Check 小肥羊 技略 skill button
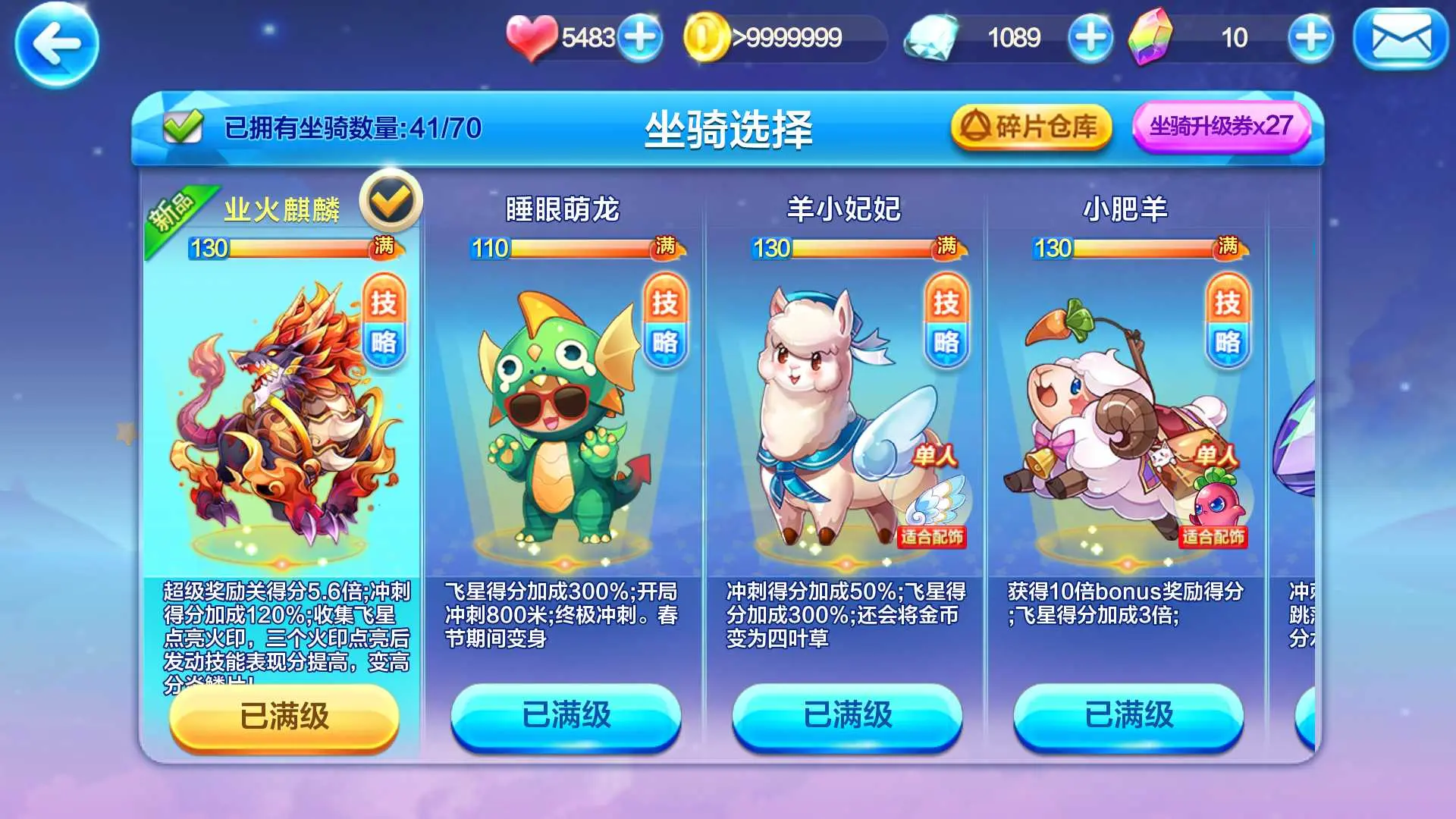Screen dimensions: 1456x819 pos(1228,322)
